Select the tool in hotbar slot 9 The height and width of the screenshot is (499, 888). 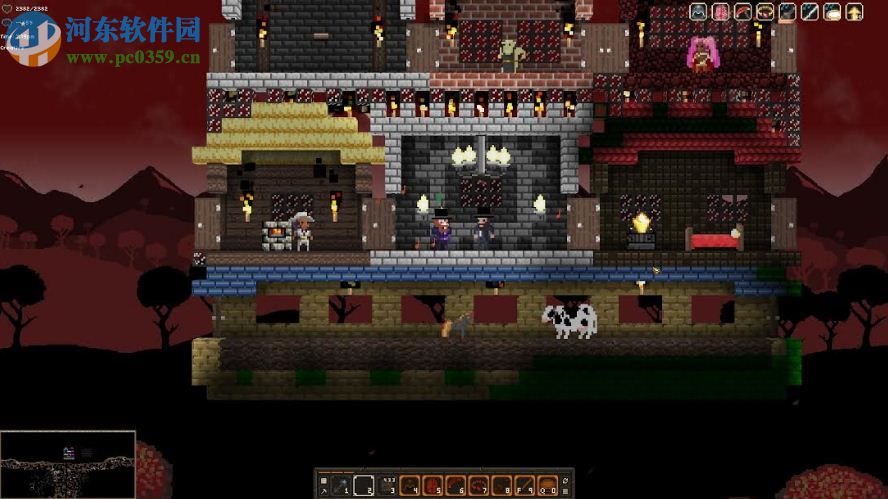coord(524,485)
